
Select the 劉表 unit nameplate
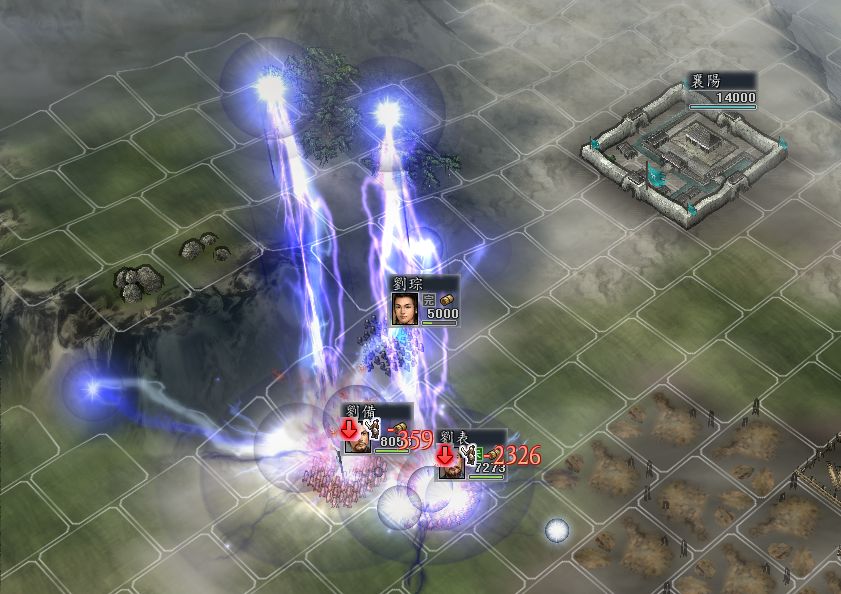471,455
